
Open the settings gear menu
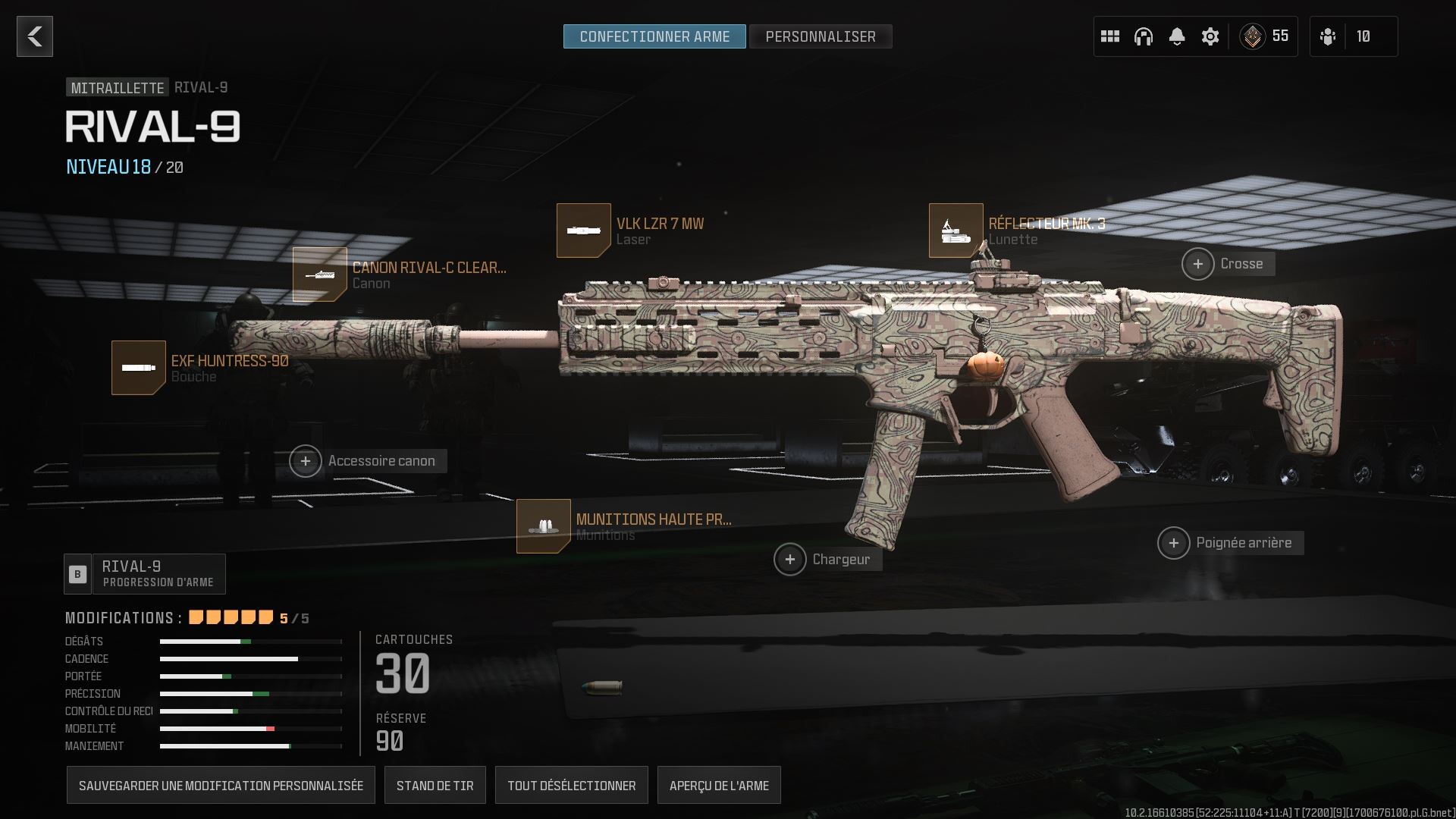pyautogui.click(x=1210, y=36)
